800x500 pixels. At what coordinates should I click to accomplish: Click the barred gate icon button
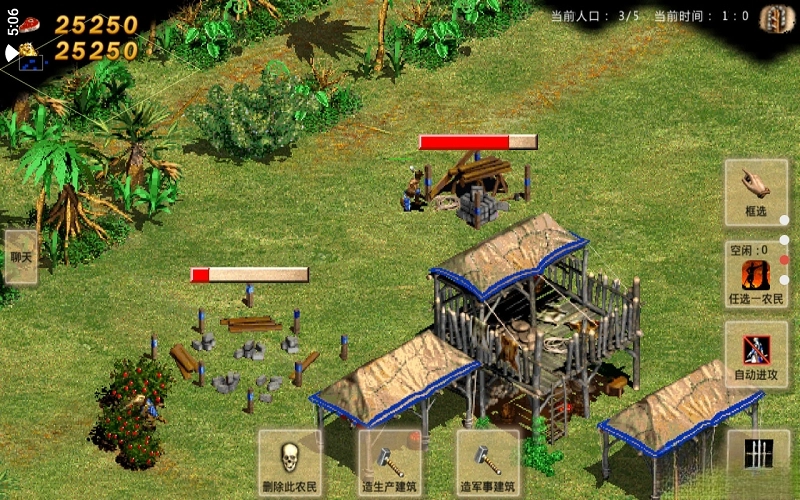coord(758,452)
